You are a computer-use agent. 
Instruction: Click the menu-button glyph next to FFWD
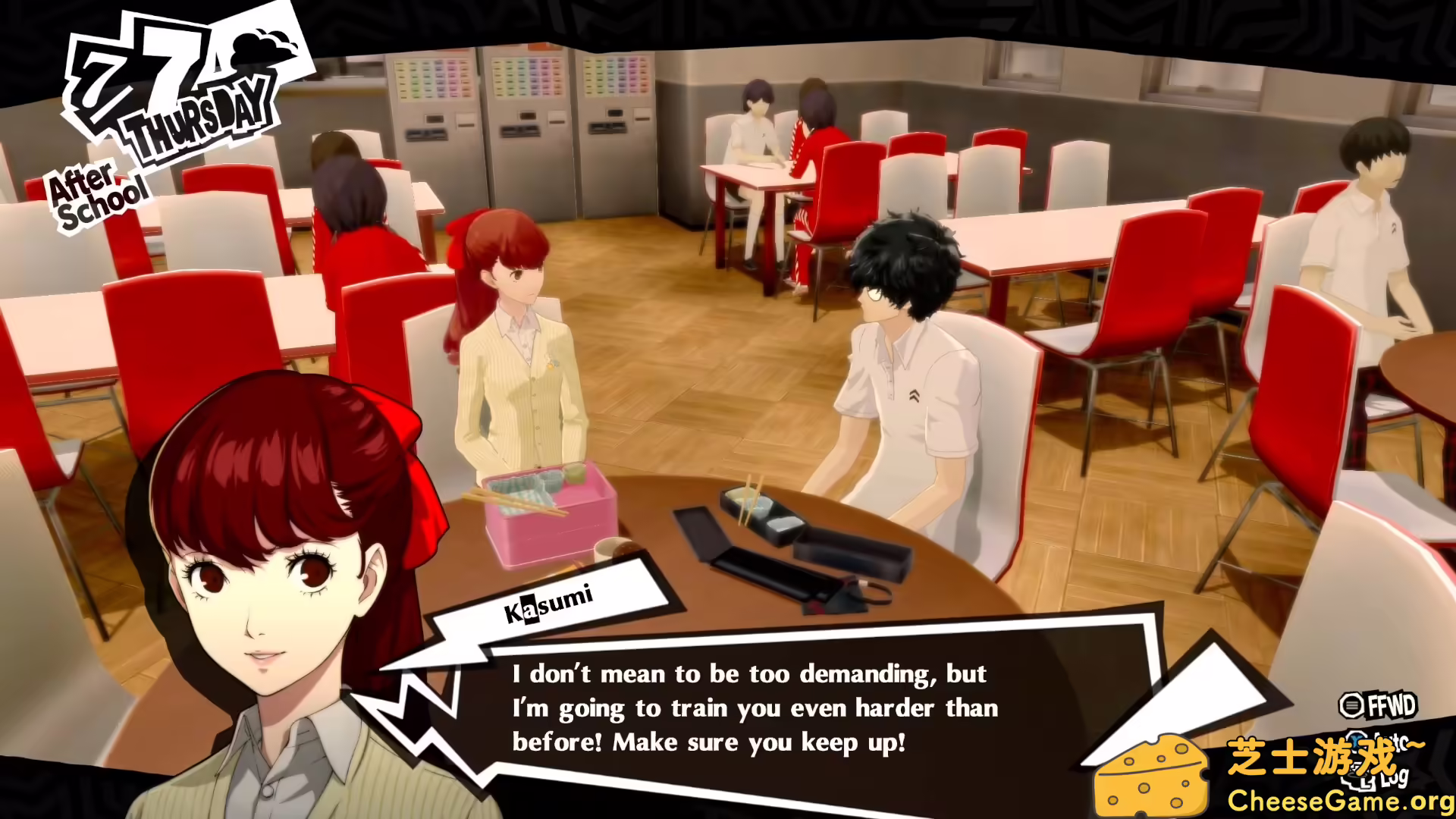pos(1351,704)
